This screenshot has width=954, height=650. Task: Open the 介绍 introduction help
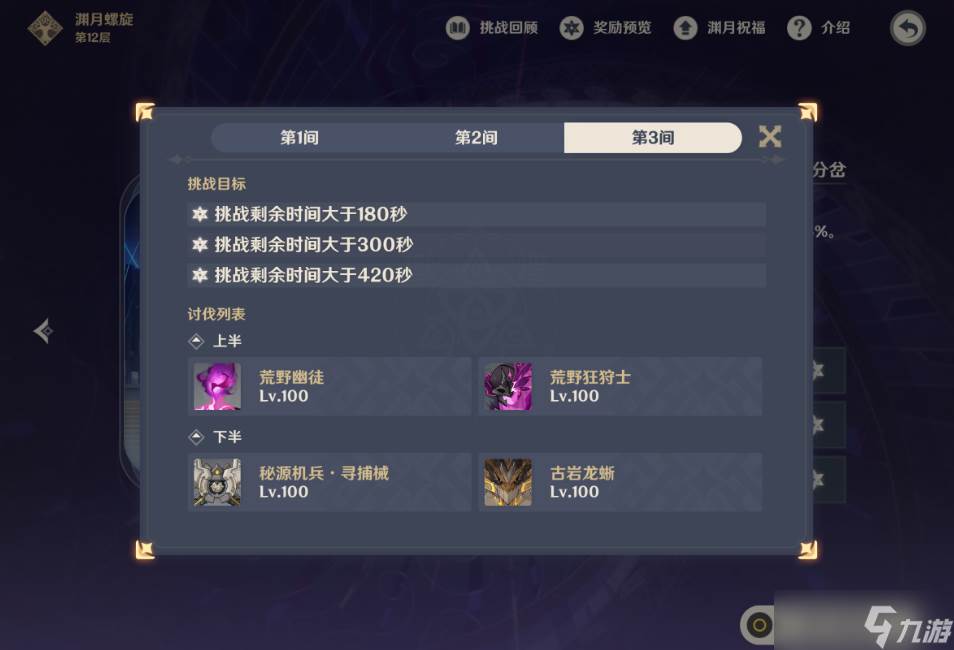tap(819, 28)
